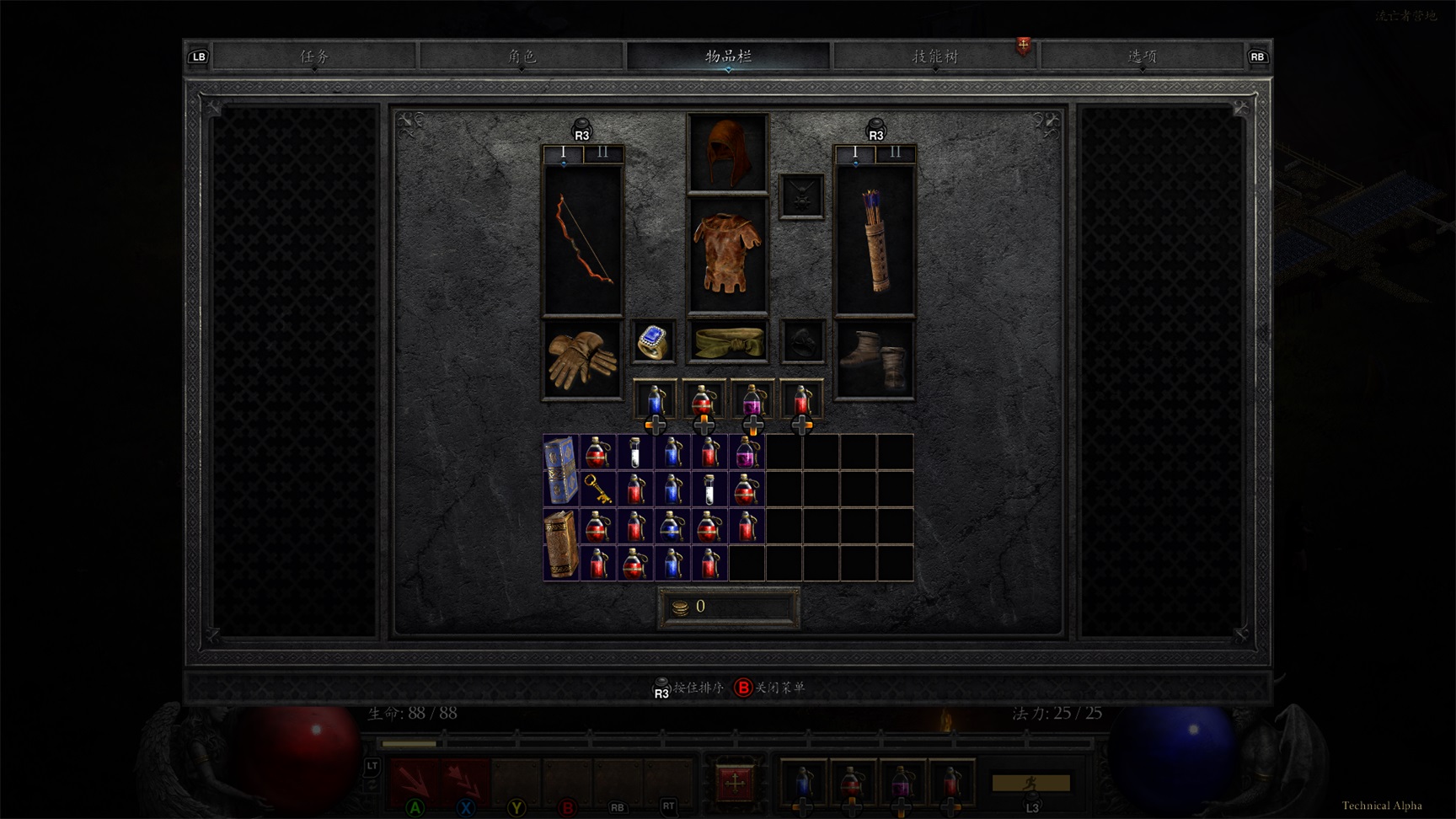Screen dimensions: 1456x819
Task: Switch to the 任务 quests tab
Action: pos(314,56)
